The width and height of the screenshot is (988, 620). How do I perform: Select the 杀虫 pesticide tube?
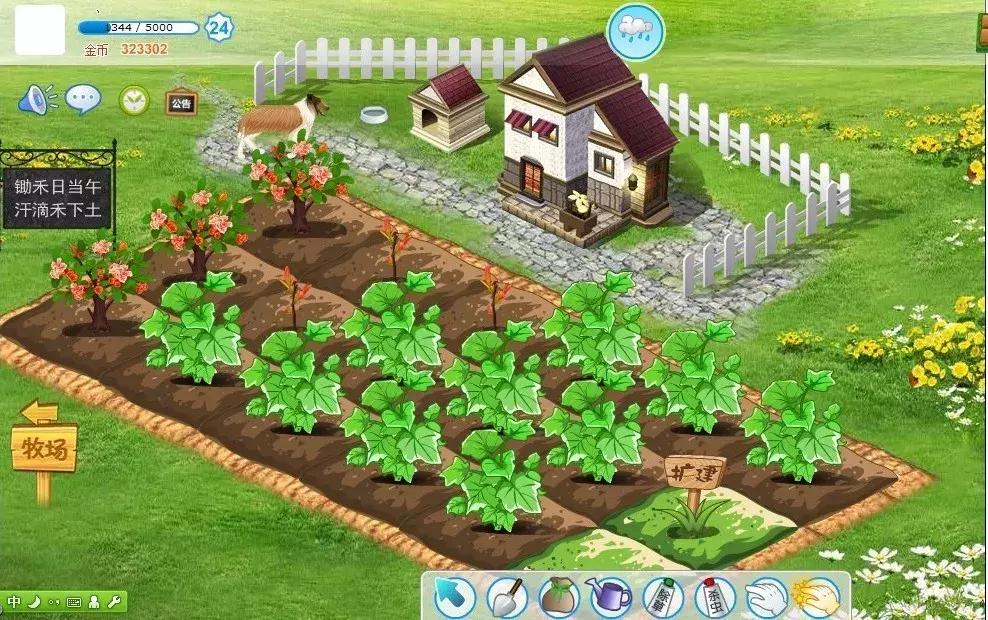(714, 597)
